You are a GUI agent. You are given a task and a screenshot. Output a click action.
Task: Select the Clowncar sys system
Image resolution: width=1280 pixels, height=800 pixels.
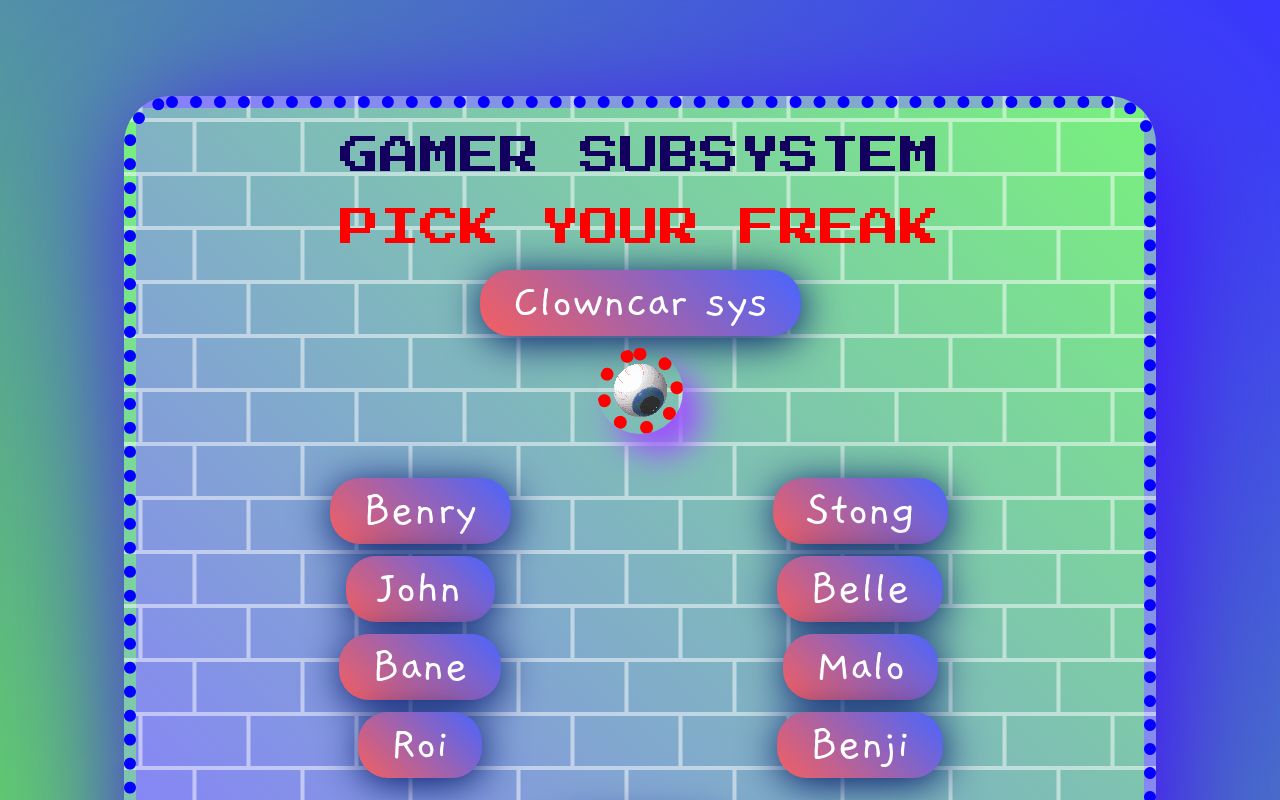640,303
